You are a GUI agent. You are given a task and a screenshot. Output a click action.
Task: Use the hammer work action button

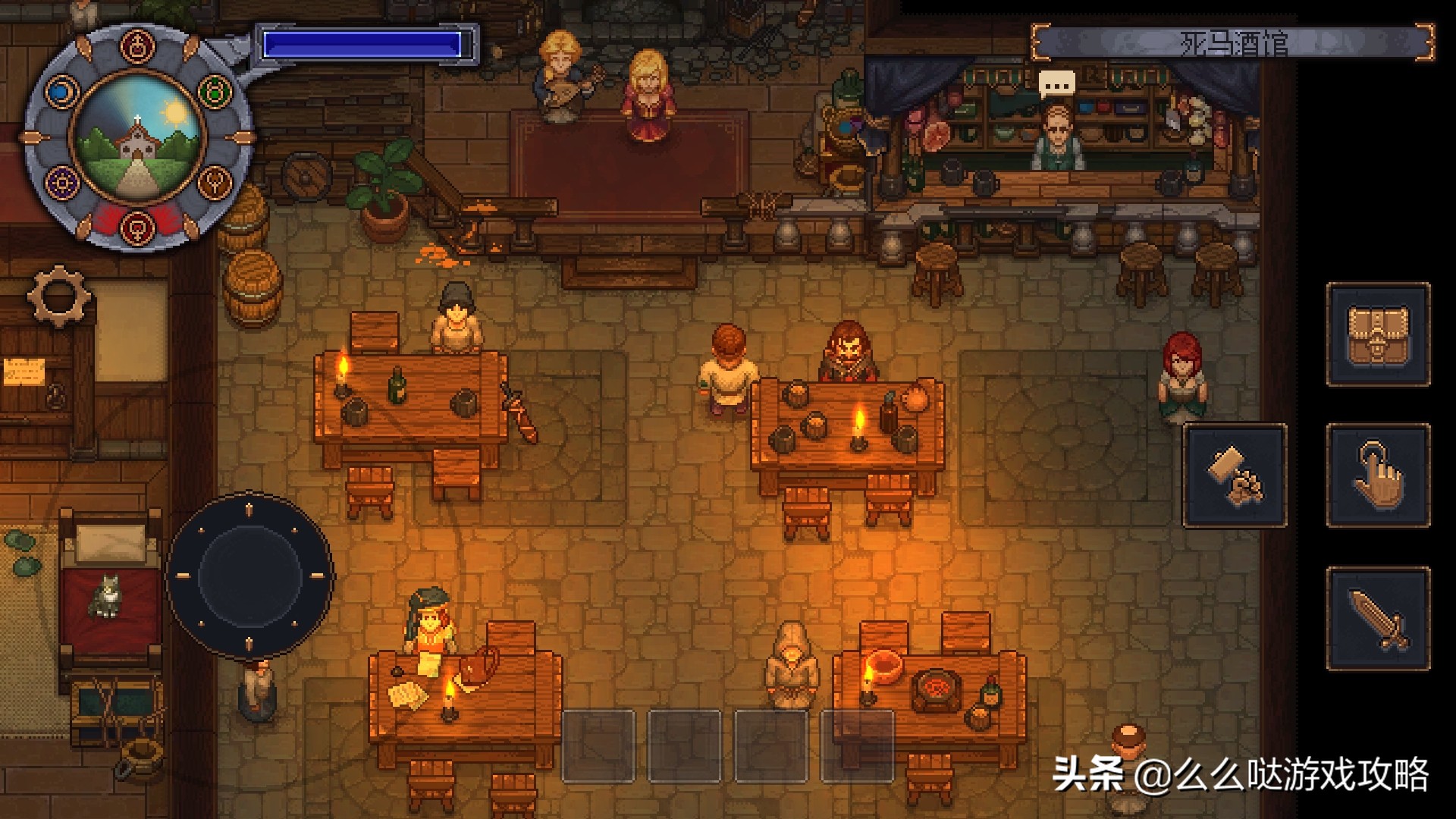click(1235, 475)
